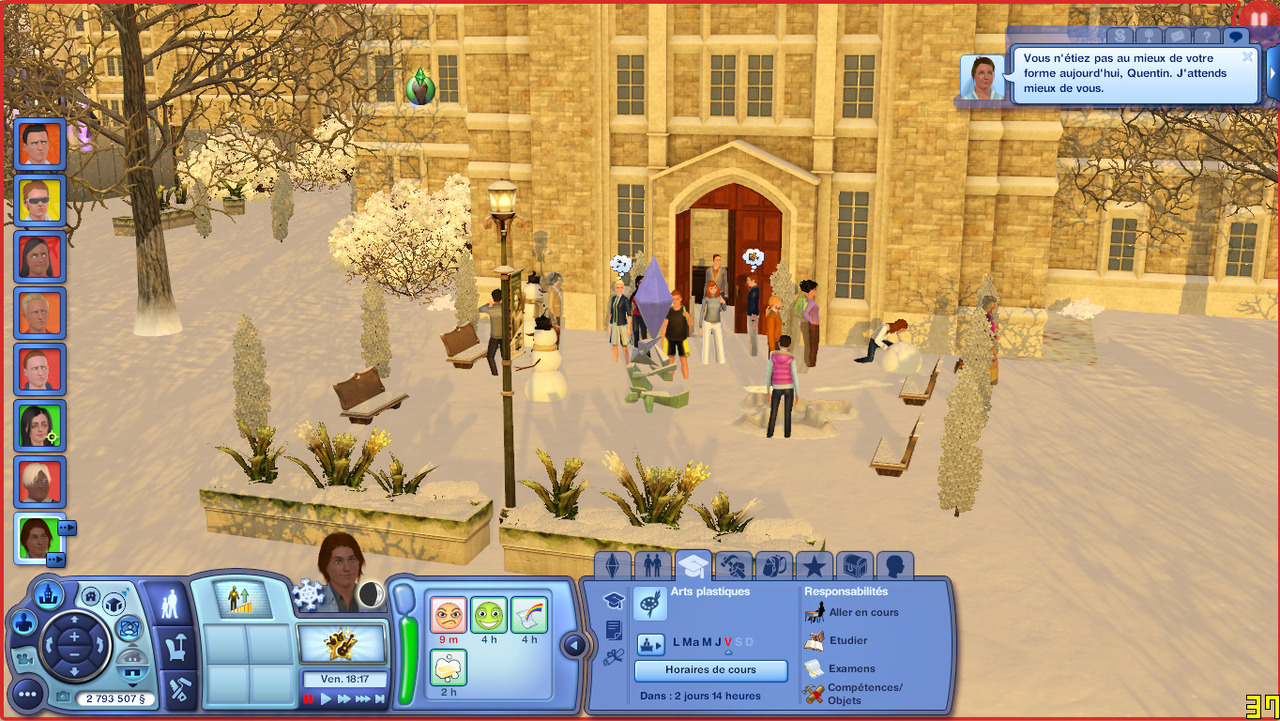Switch to Buy mode with the armchair icon
Viewport: 1280px width, 721px height.
[x=178, y=647]
